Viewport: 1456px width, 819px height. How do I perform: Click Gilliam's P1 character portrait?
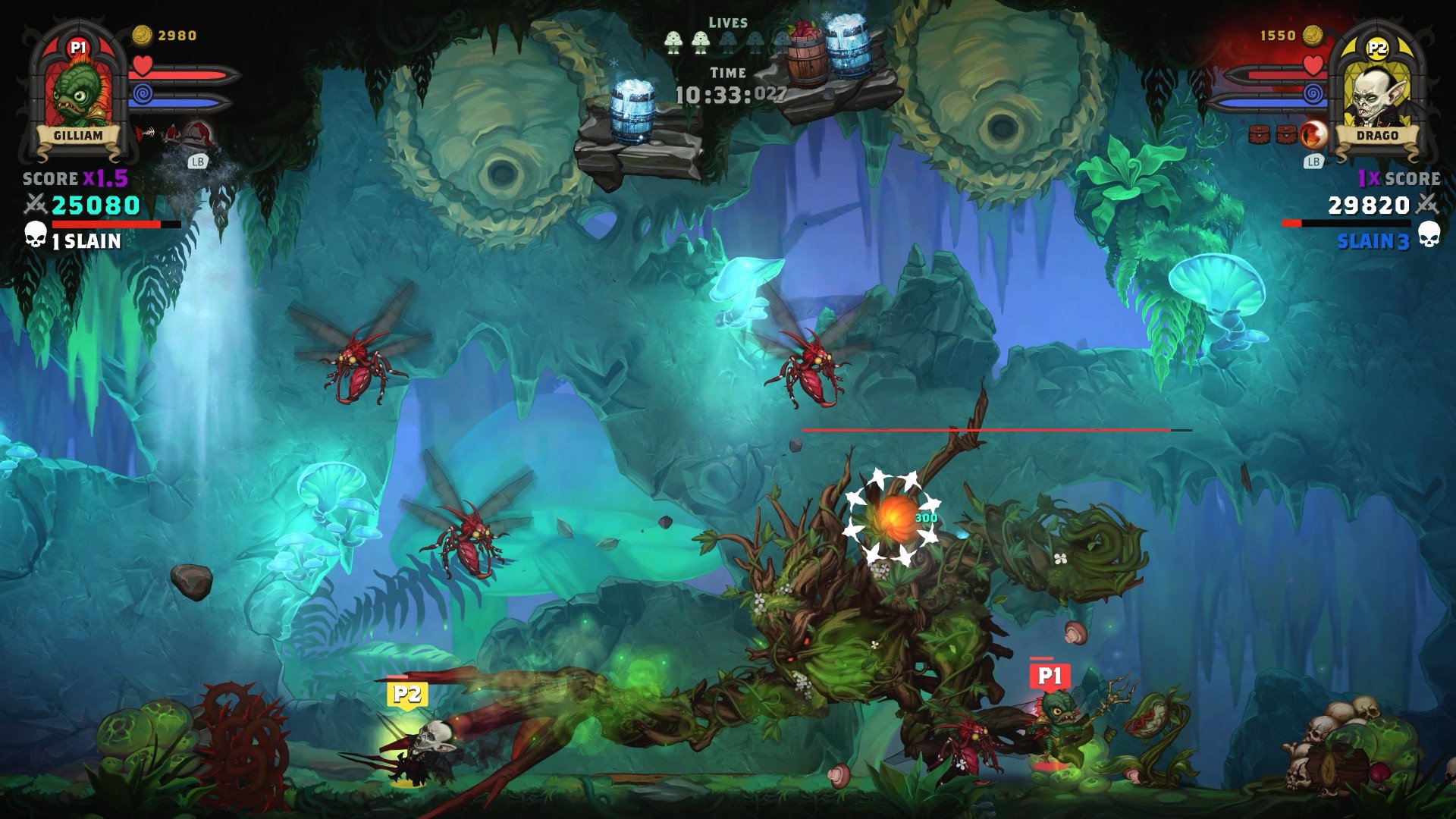(79, 93)
